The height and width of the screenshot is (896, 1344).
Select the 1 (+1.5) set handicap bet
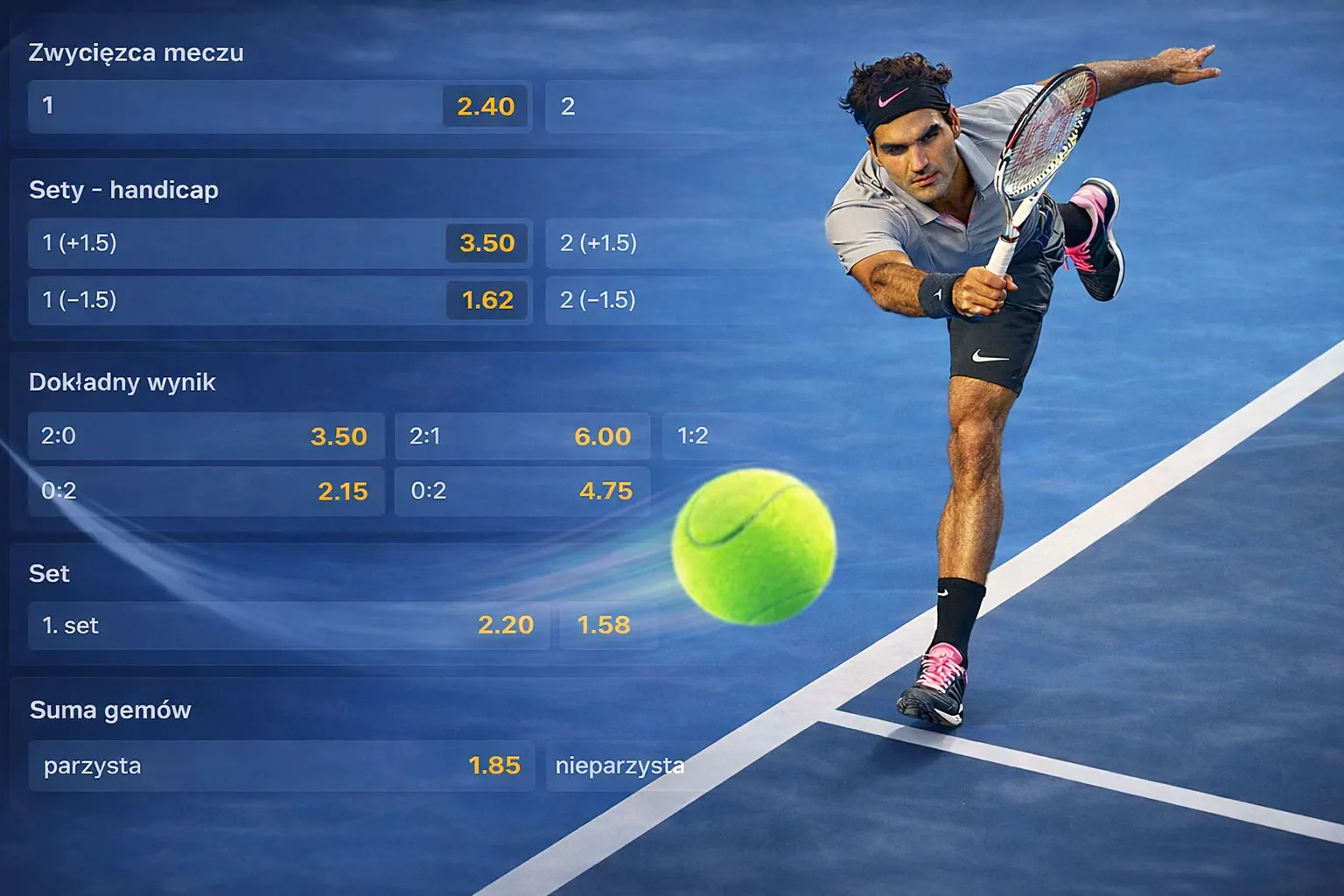click(x=280, y=243)
